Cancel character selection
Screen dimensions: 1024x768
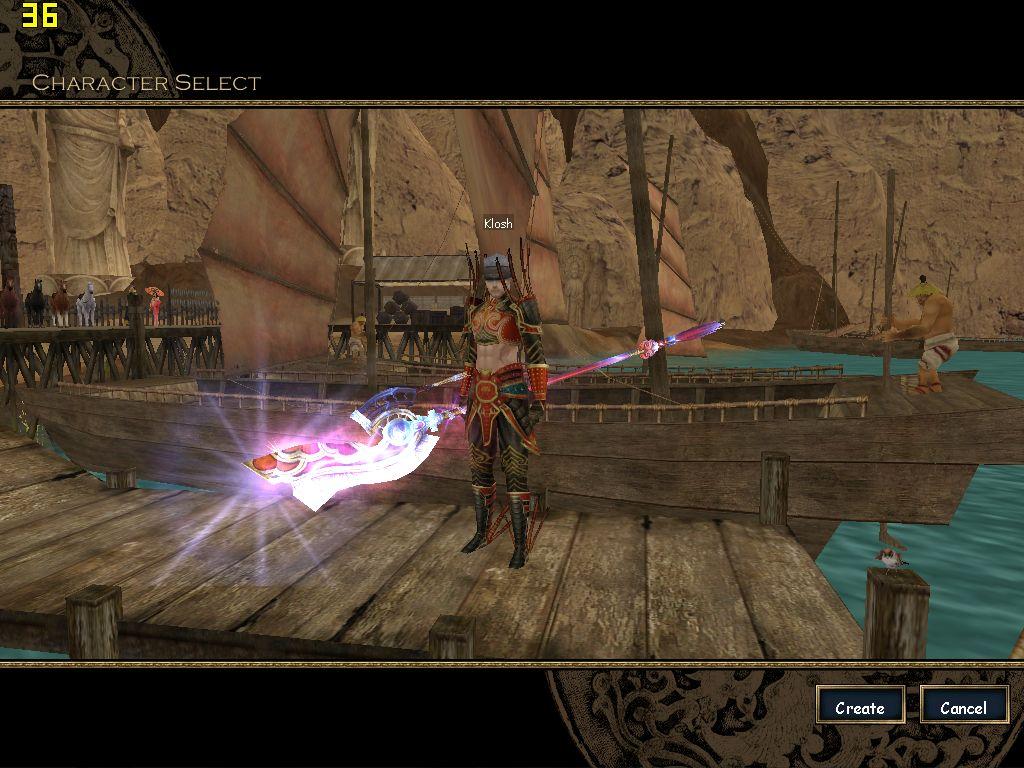click(x=963, y=707)
